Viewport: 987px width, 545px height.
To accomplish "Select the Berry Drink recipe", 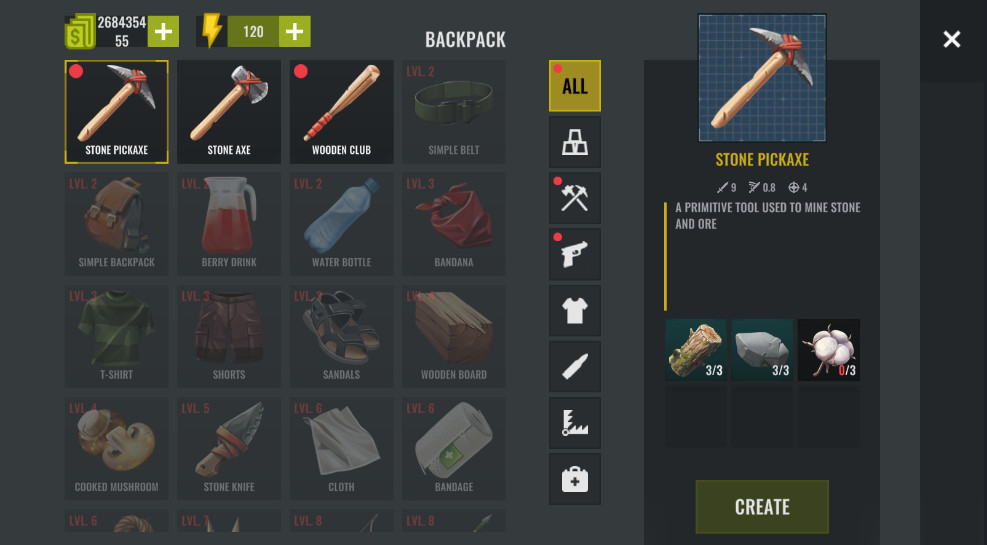I will pyautogui.click(x=229, y=224).
